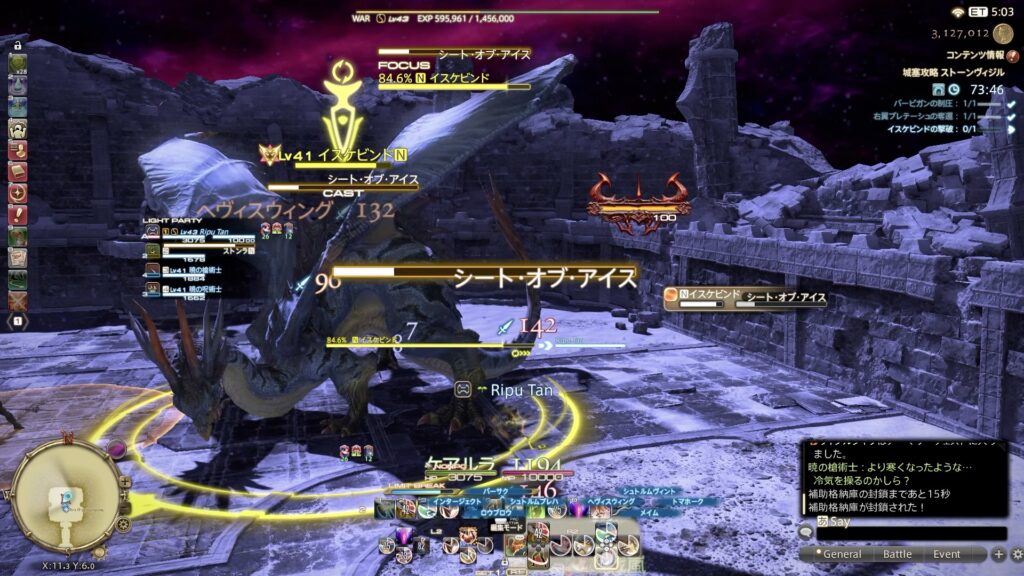Select the General chat tab
The height and width of the screenshot is (576, 1024).
pos(842,554)
